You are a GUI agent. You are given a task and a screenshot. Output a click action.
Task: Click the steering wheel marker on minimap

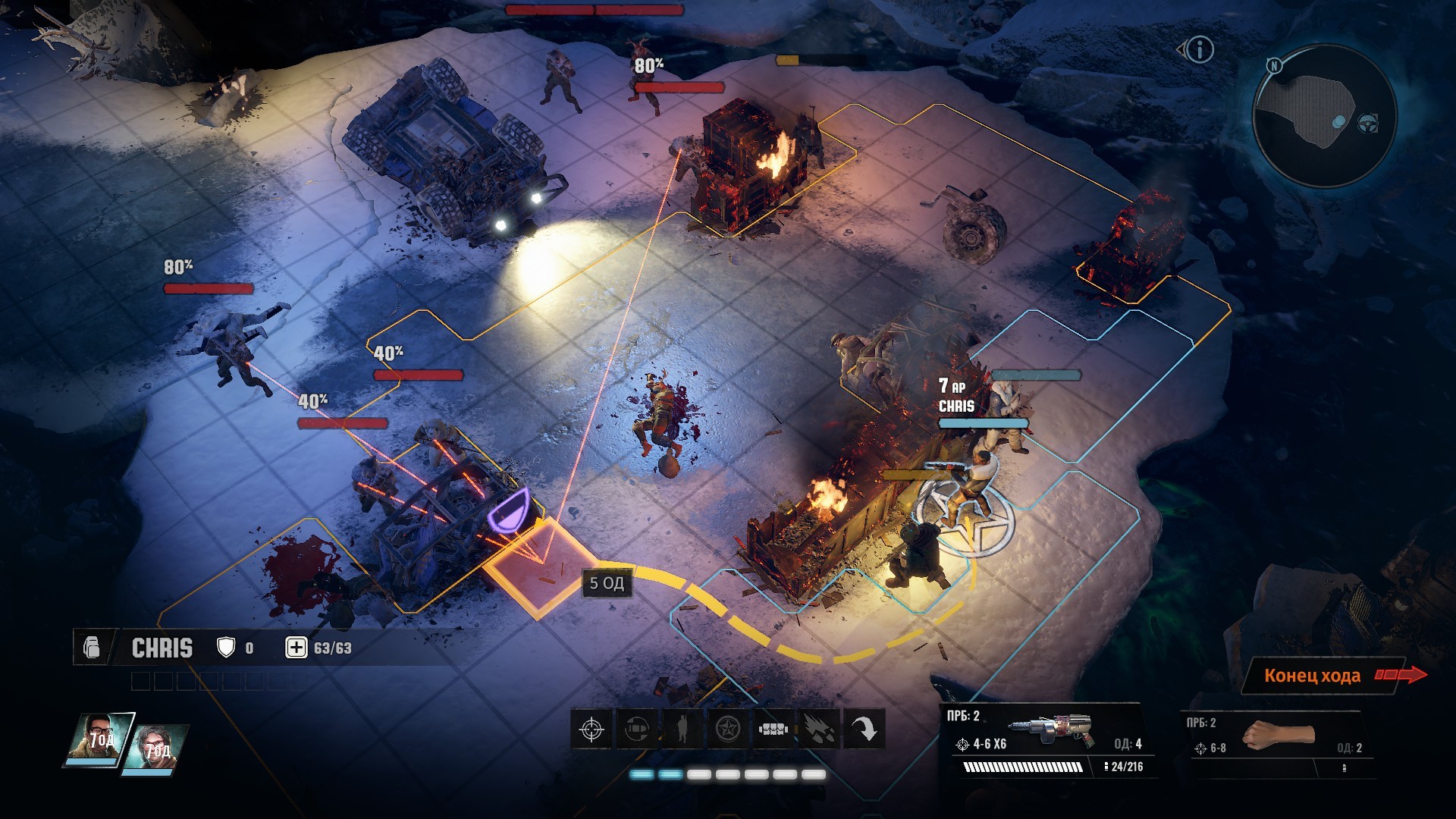pyautogui.click(x=1367, y=123)
